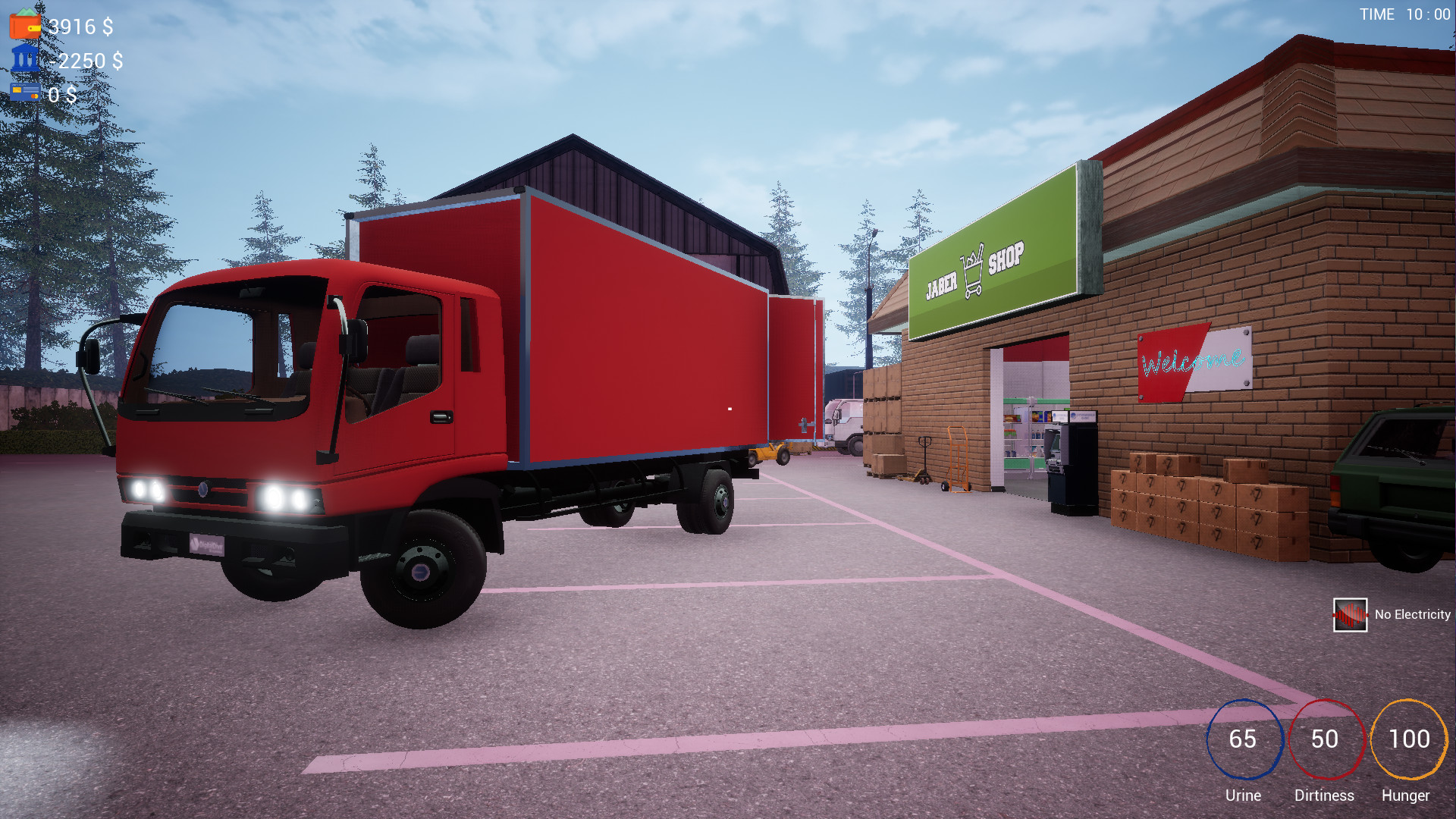
Task: Click the orange wallet cash icon
Action: [25, 24]
